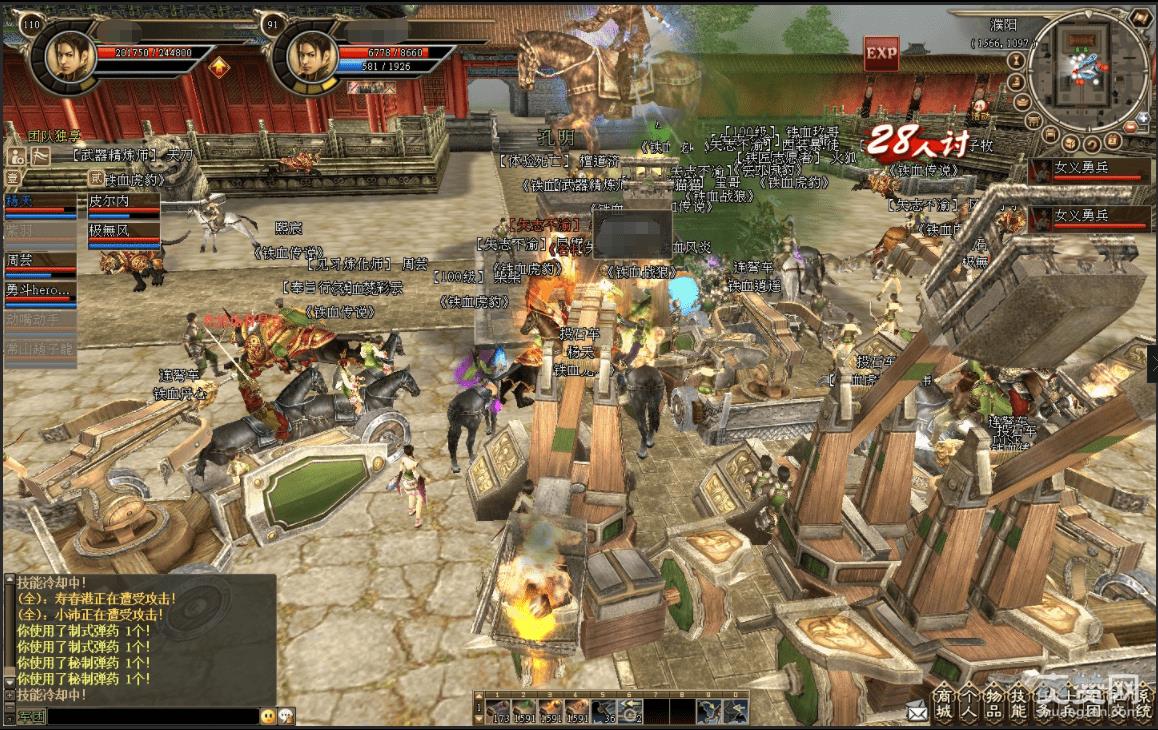This screenshot has width=1158, height=730.
Task: Click the level 110 player portrait
Action: (x=68, y=58)
